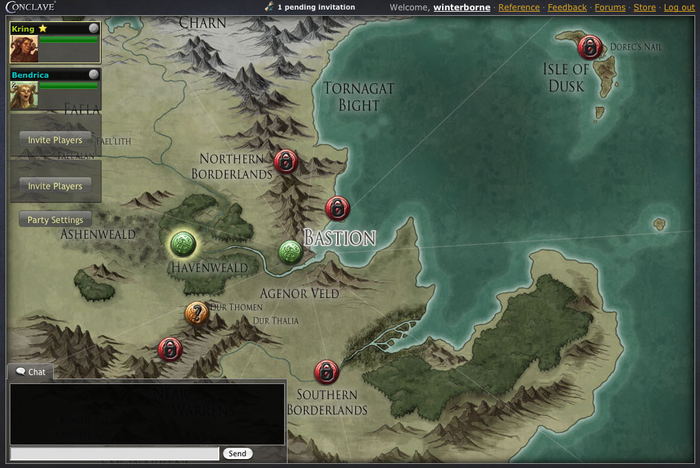Open the winterborne account link
The image size is (700, 468).
coord(461,7)
